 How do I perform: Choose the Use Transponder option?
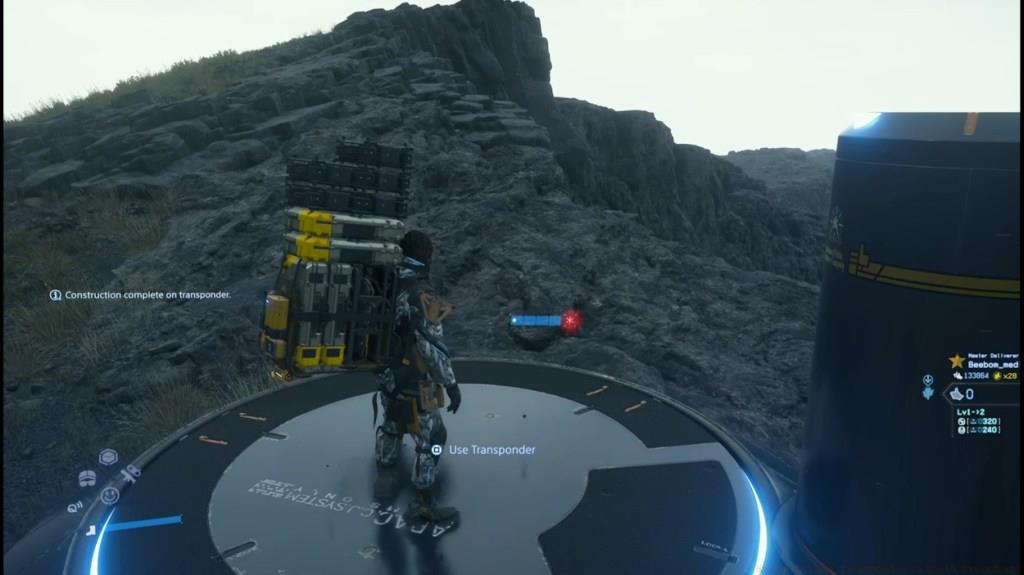(491, 450)
